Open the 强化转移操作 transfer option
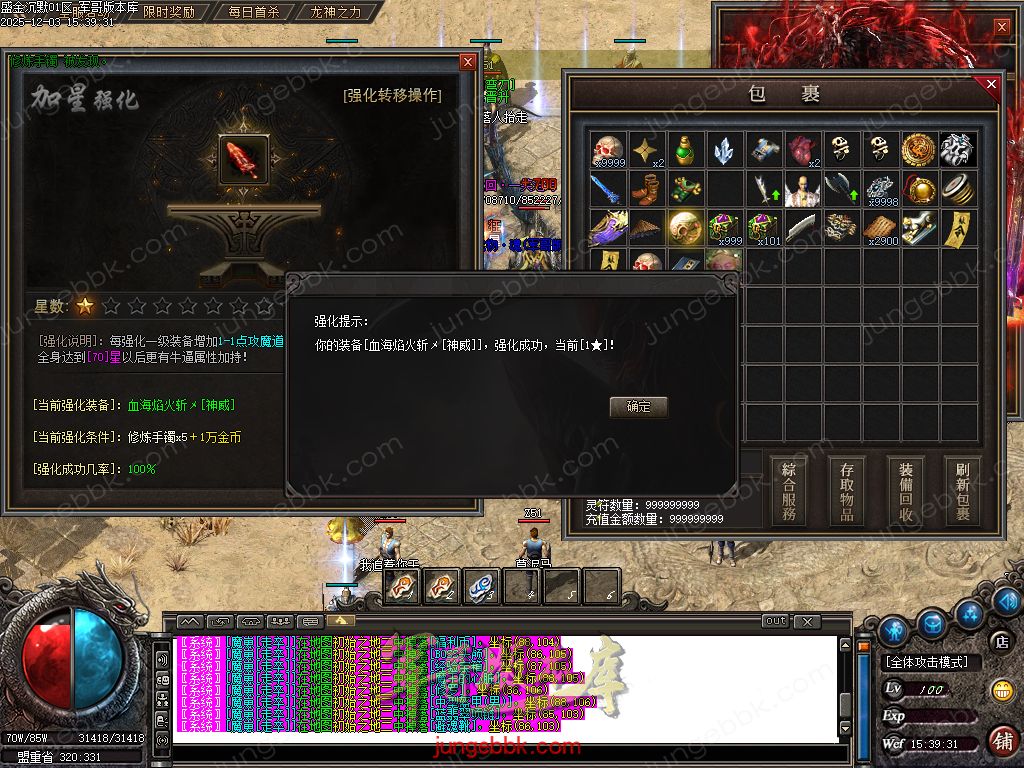Viewport: 1024px width, 768px height. click(x=392, y=96)
